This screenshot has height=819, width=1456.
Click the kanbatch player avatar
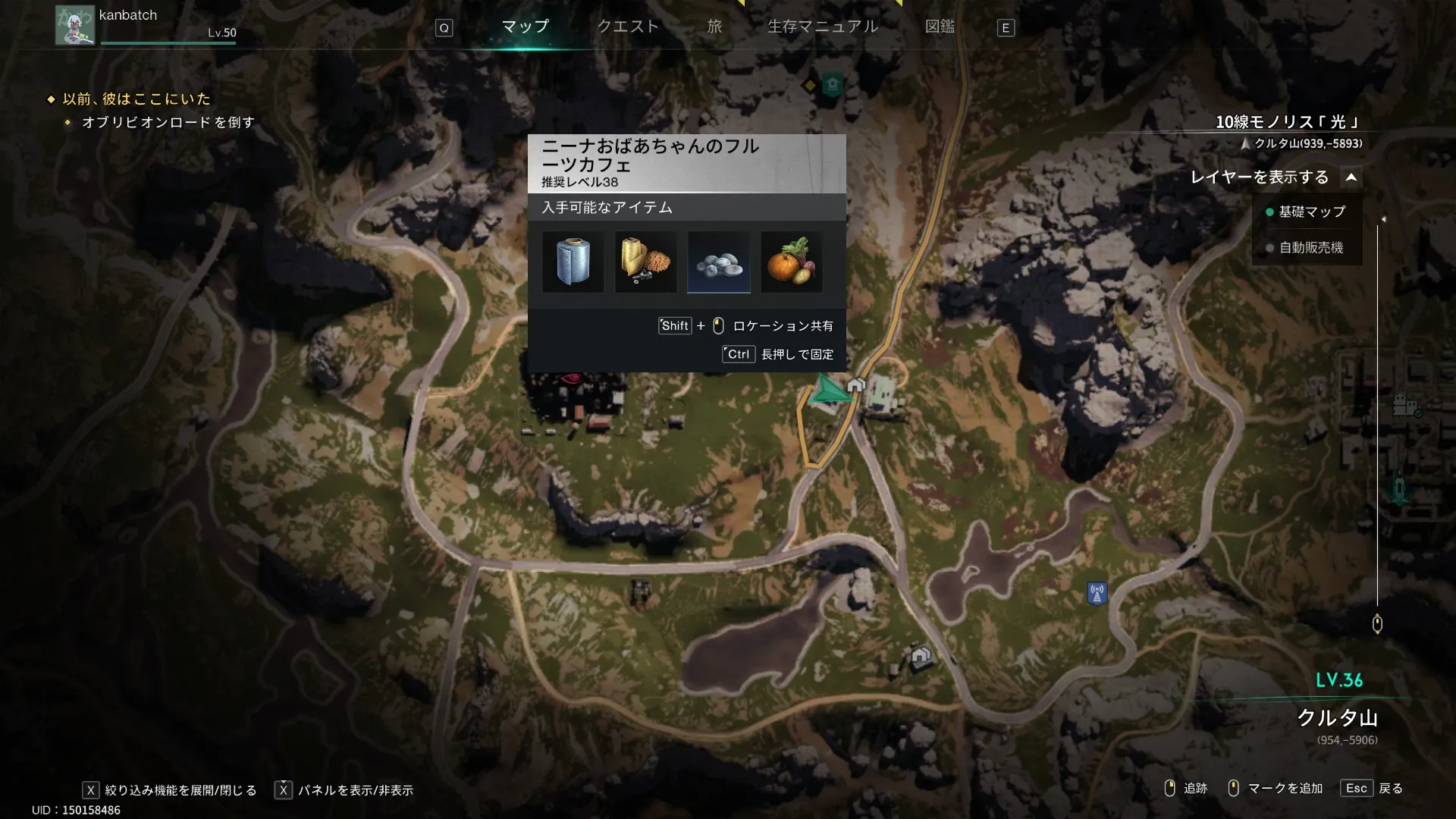point(74,25)
